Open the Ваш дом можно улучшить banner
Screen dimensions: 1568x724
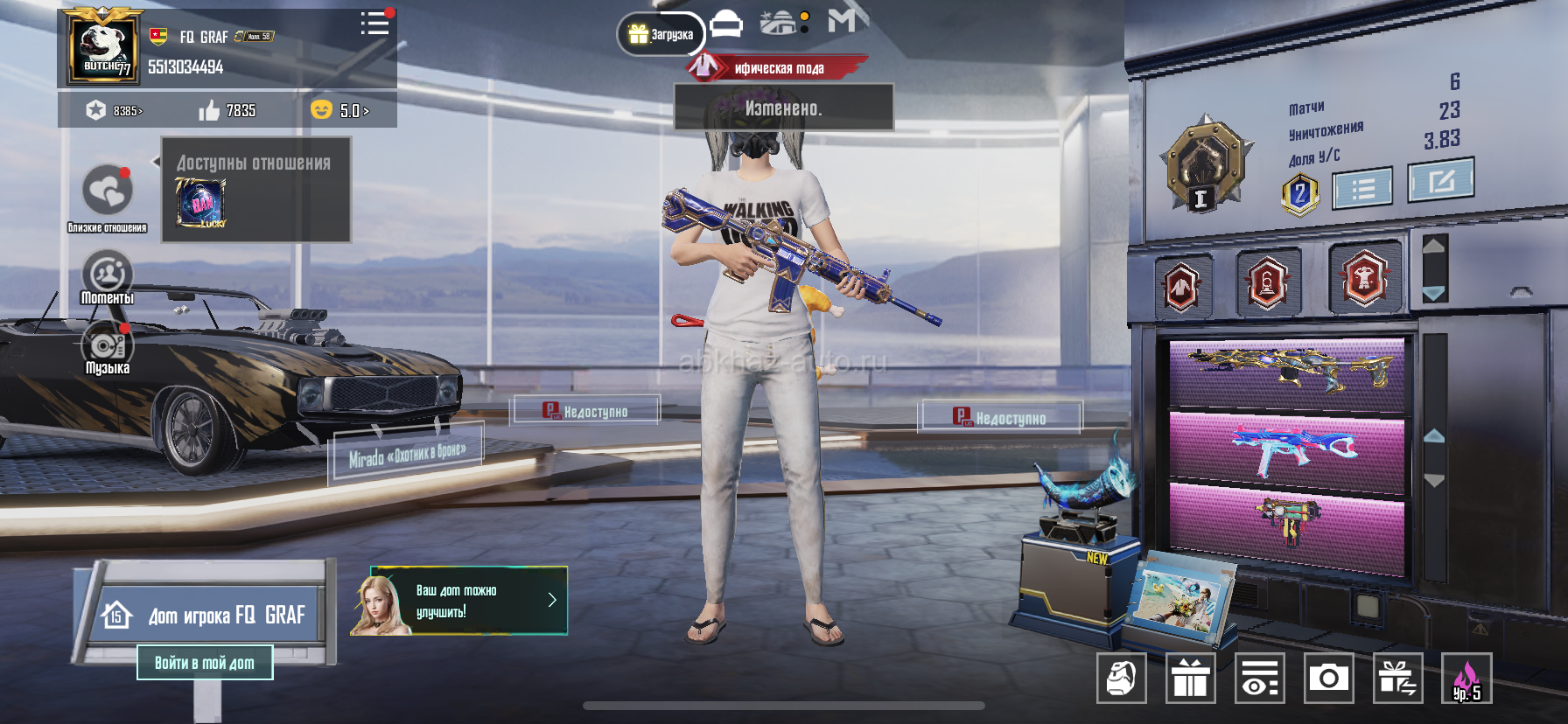tap(459, 601)
